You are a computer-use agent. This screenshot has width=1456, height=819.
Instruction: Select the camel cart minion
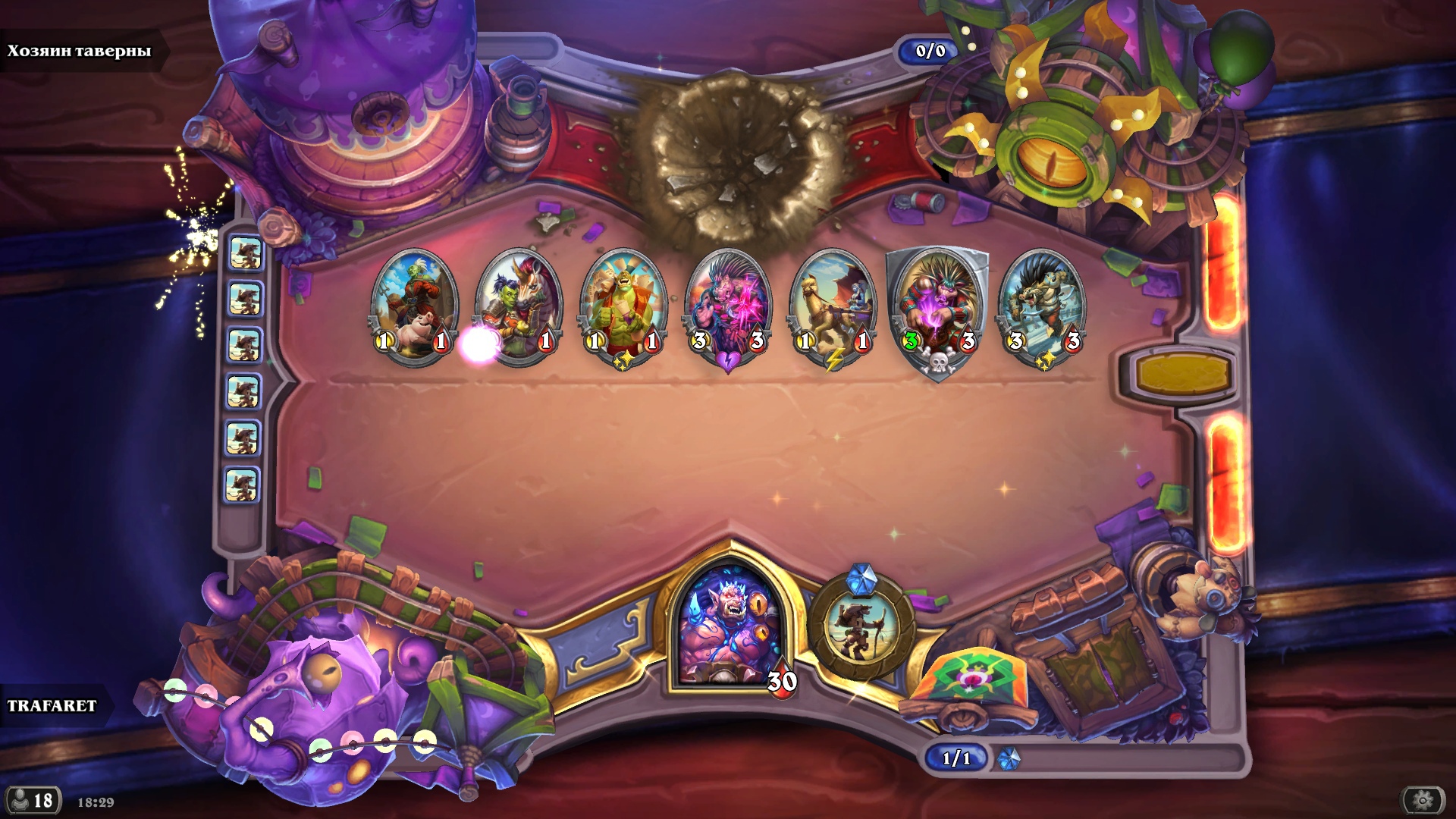pyautogui.click(x=833, y=303)
